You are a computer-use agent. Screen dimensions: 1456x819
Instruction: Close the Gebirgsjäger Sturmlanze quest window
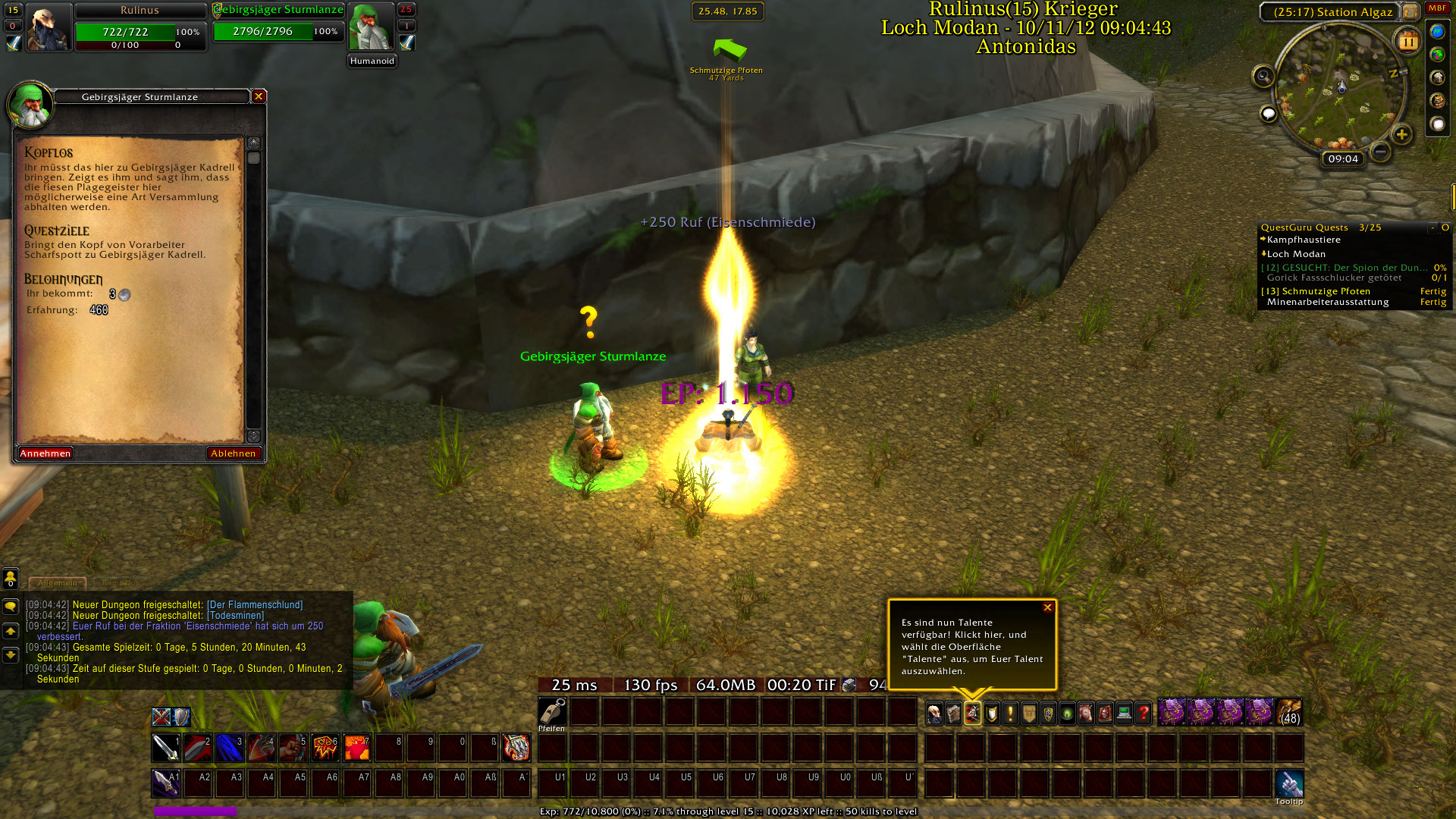[259, 96]
